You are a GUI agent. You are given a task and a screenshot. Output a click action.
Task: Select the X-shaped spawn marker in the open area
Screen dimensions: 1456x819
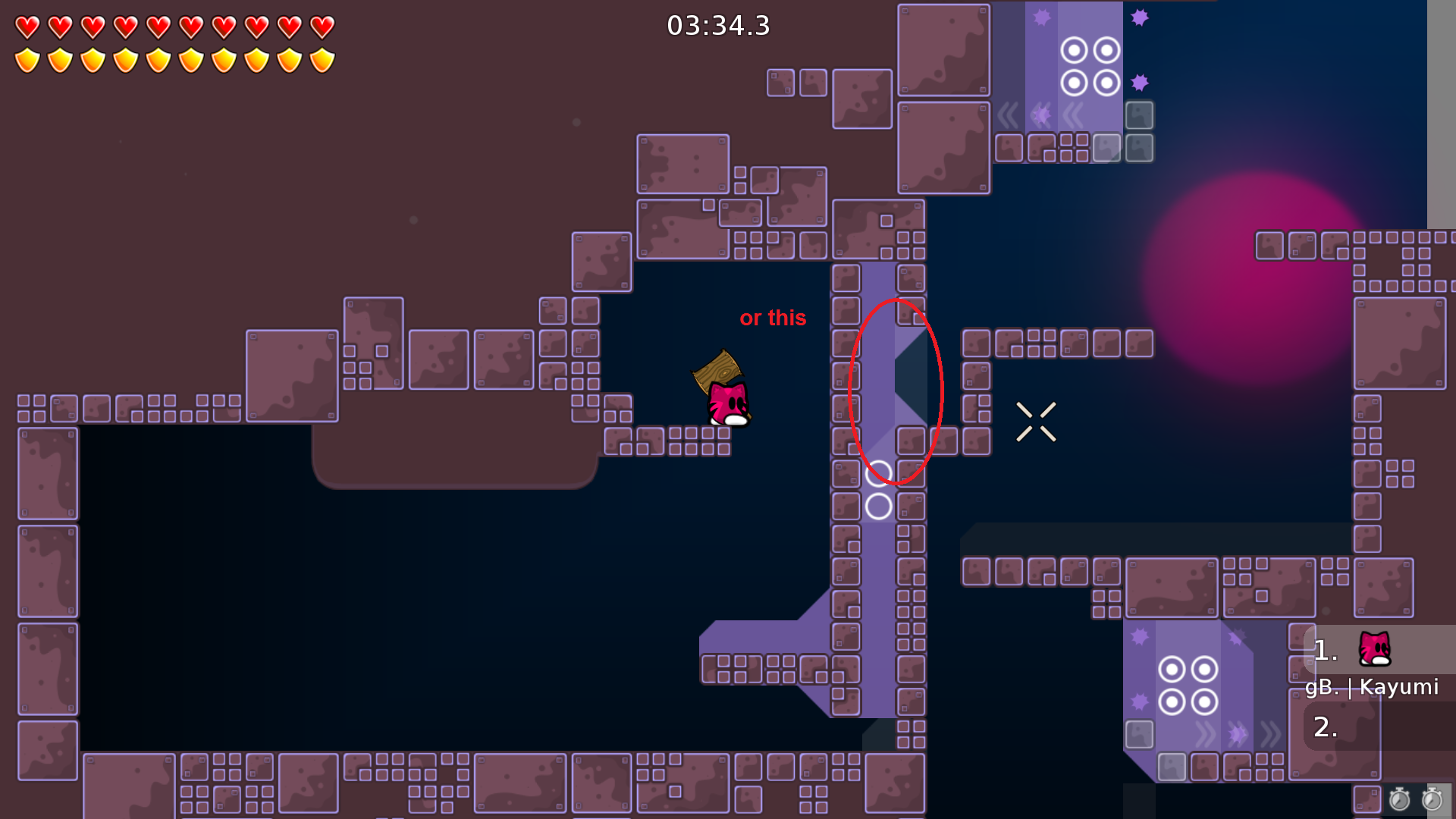point(1036,420)
